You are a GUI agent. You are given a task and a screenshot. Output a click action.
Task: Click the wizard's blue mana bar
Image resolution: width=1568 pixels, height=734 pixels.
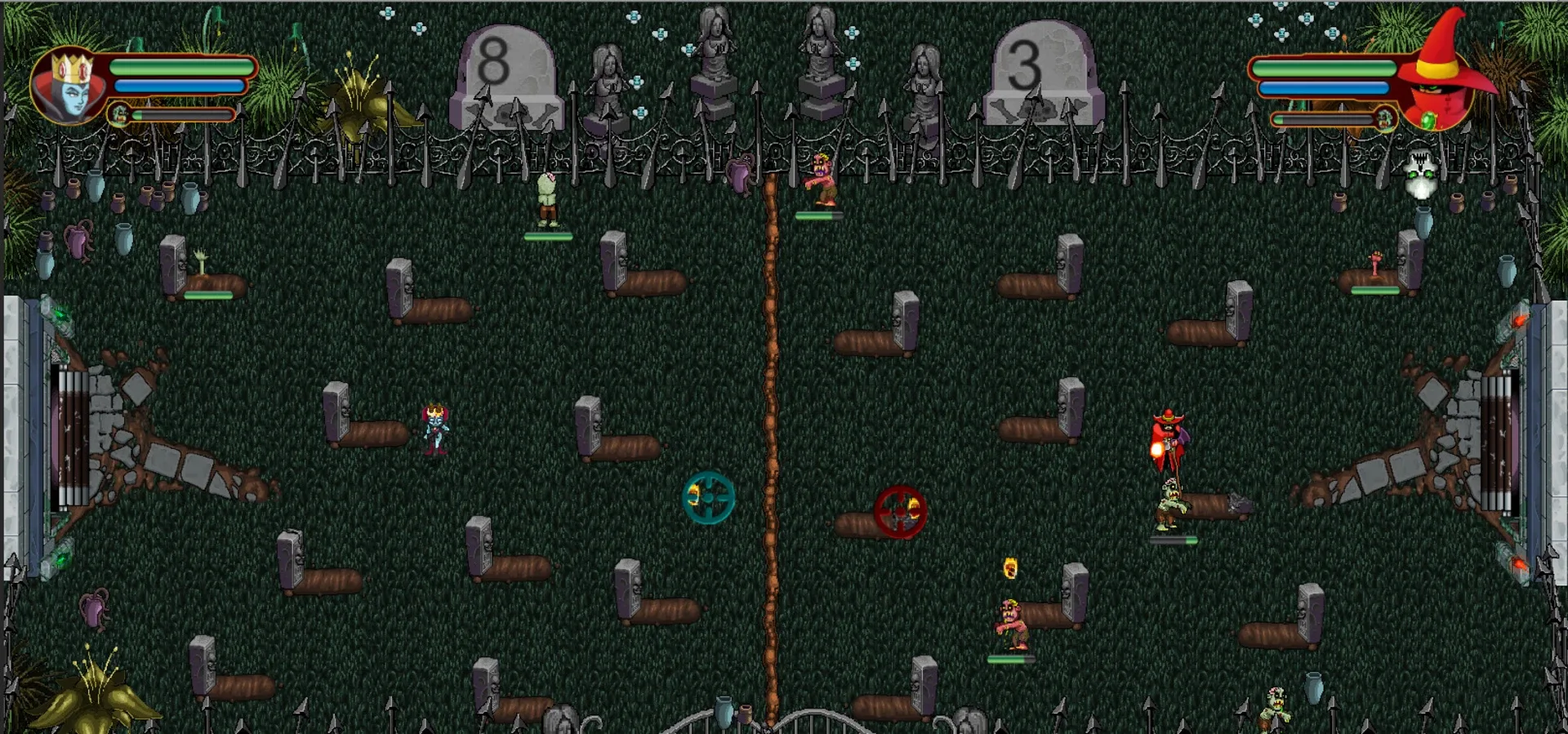click(x=1323, y=87)
